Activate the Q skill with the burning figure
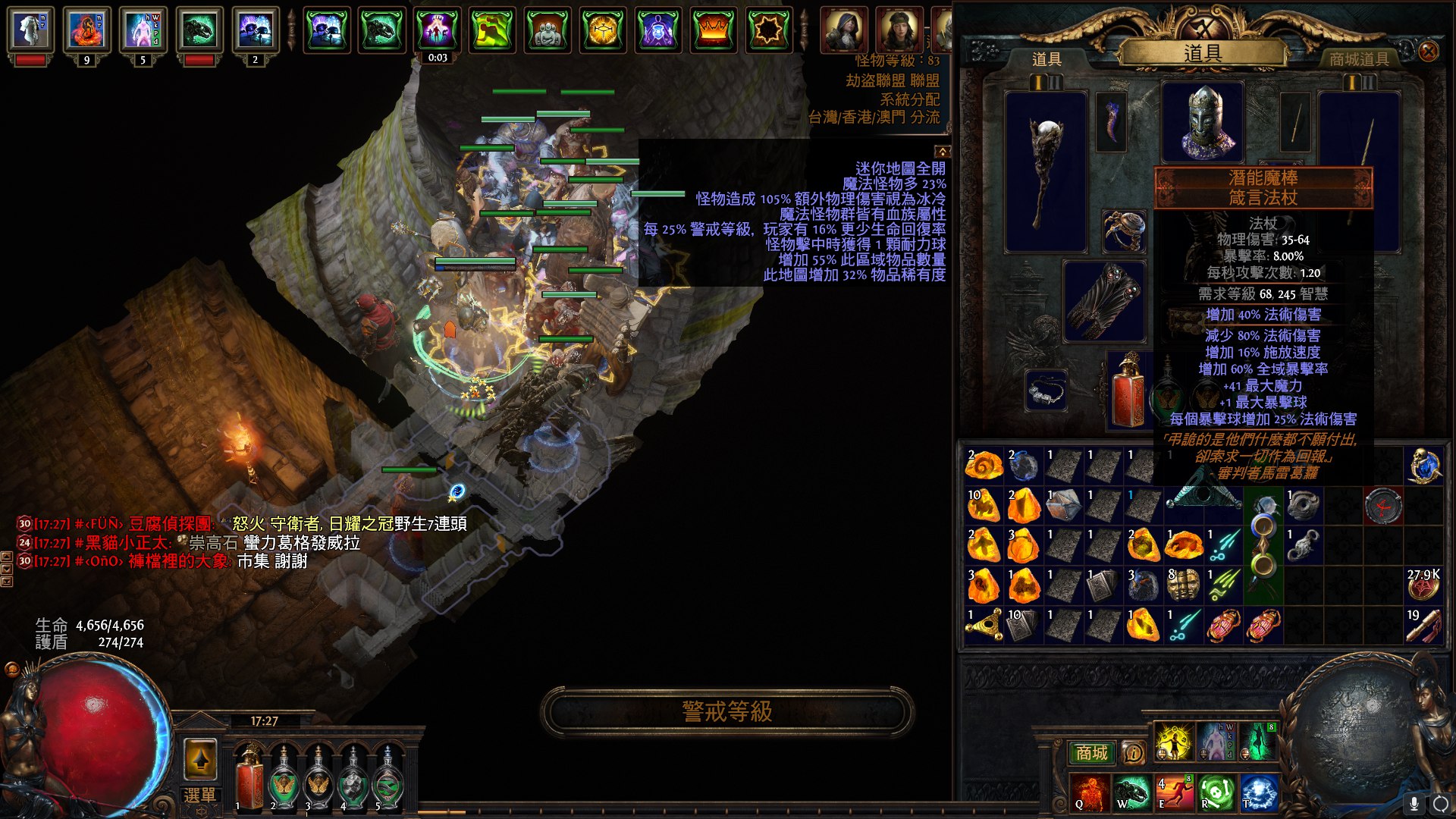Image resolution: width=1456 pixels, height=819 pixels. (1090, 792)
